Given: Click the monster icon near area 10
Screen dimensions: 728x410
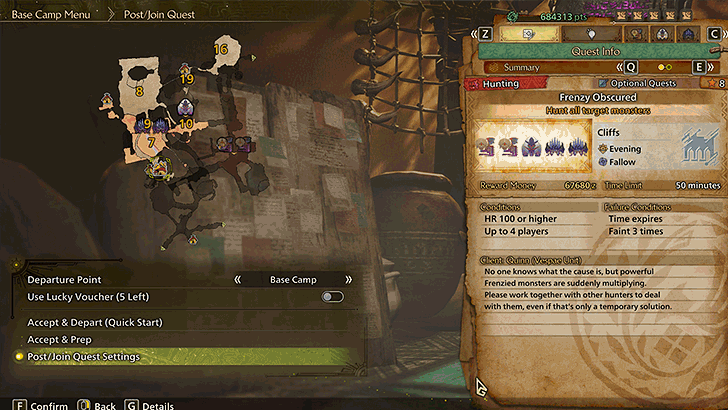Looking at the screenshot, I should [185, 108].
